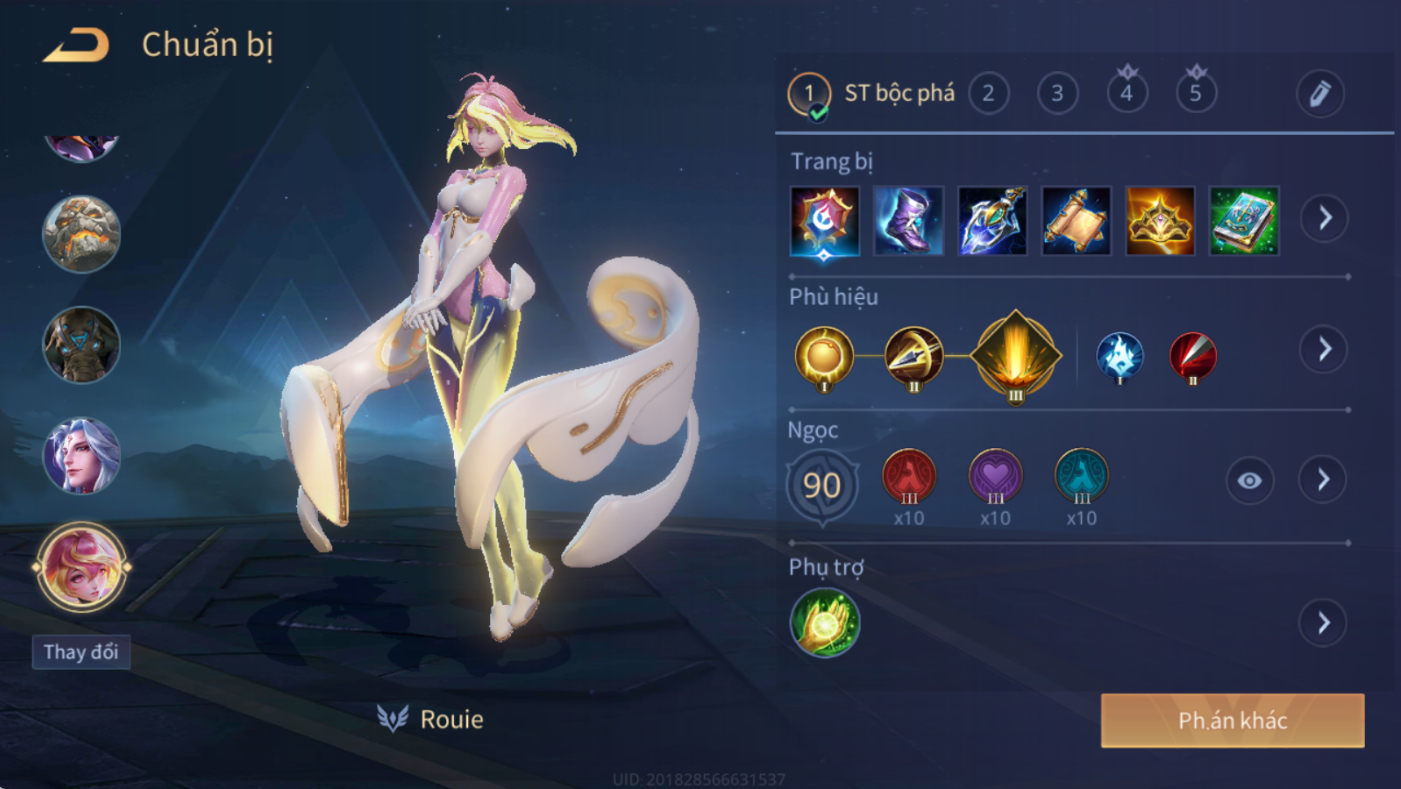Switch to preset tab 3
The image size is (1401, 789).
(1057, 94)
